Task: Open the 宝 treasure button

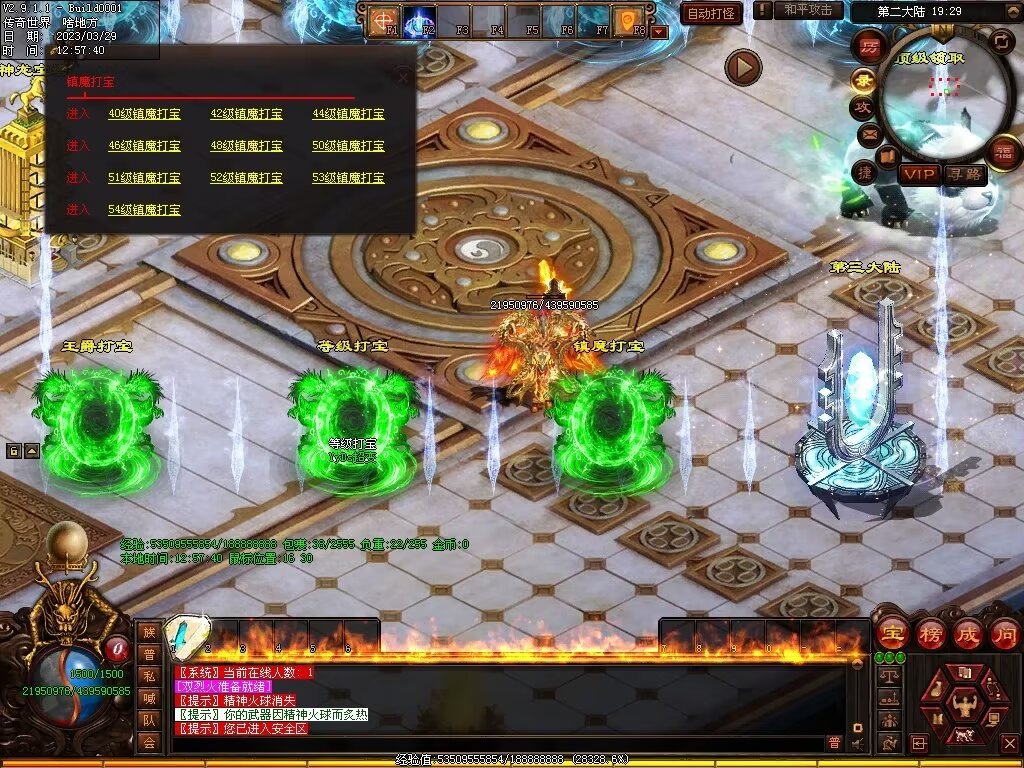Action: tap(890, 633)
